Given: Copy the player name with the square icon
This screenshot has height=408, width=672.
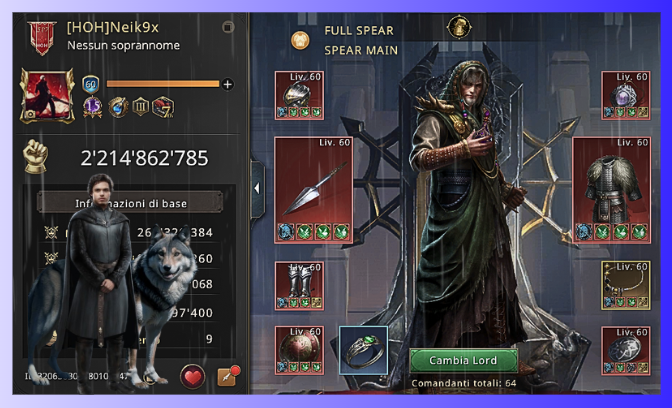Looking at the screenshot, I should tap(228, 27).
